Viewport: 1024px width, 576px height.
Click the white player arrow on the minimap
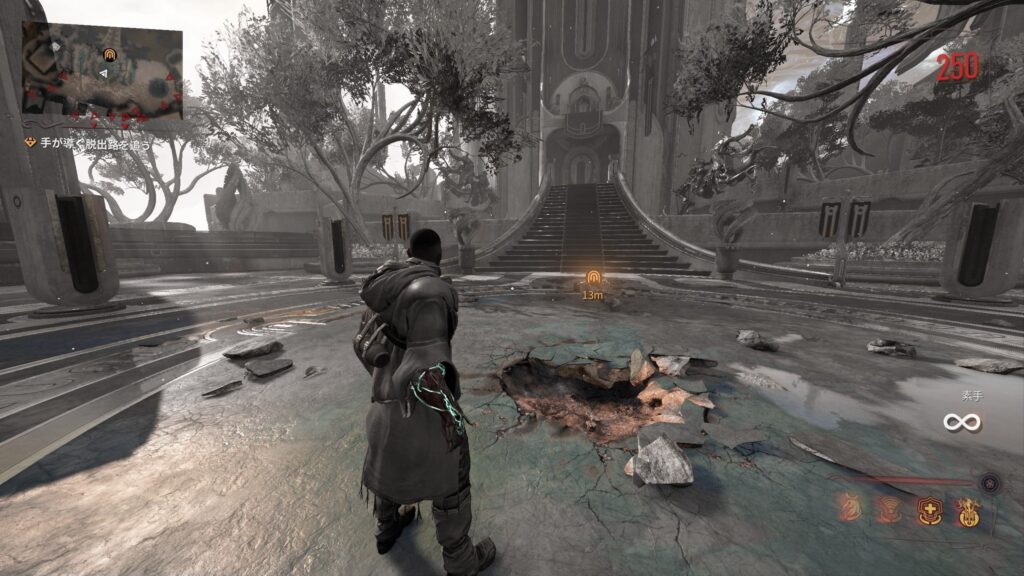[x=101, y=72]
